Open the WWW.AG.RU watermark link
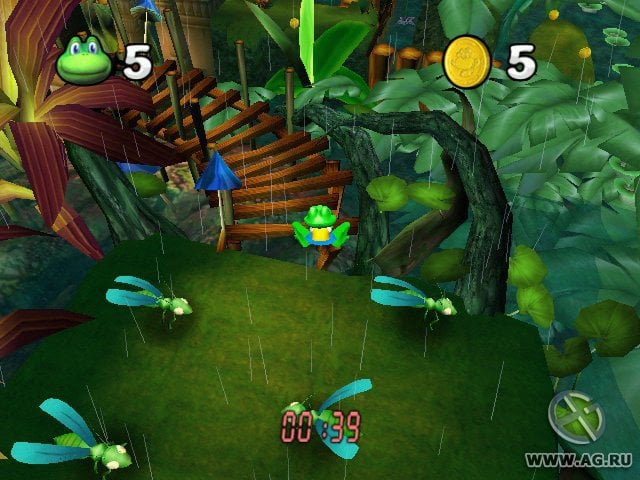The width and height of the screenshot is (640, 480). click(580, 459)
